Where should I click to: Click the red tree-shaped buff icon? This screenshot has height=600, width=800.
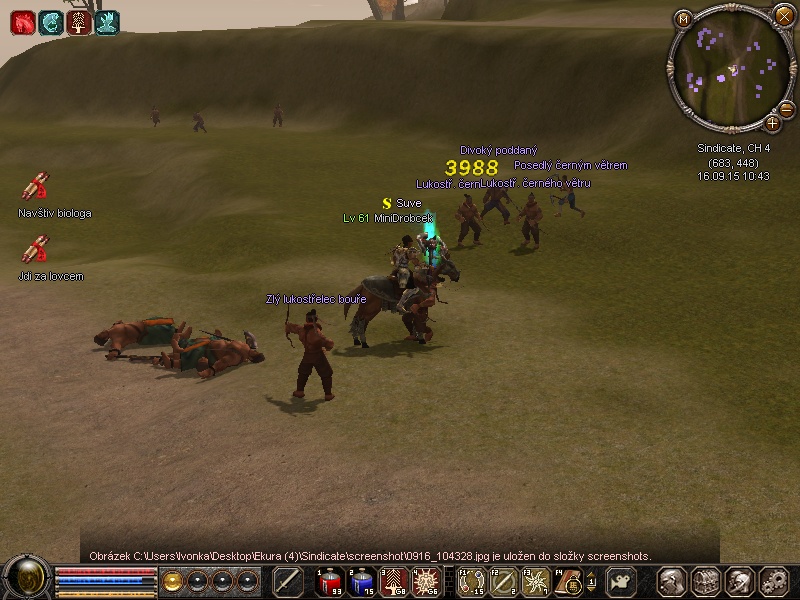coord(79,22)
